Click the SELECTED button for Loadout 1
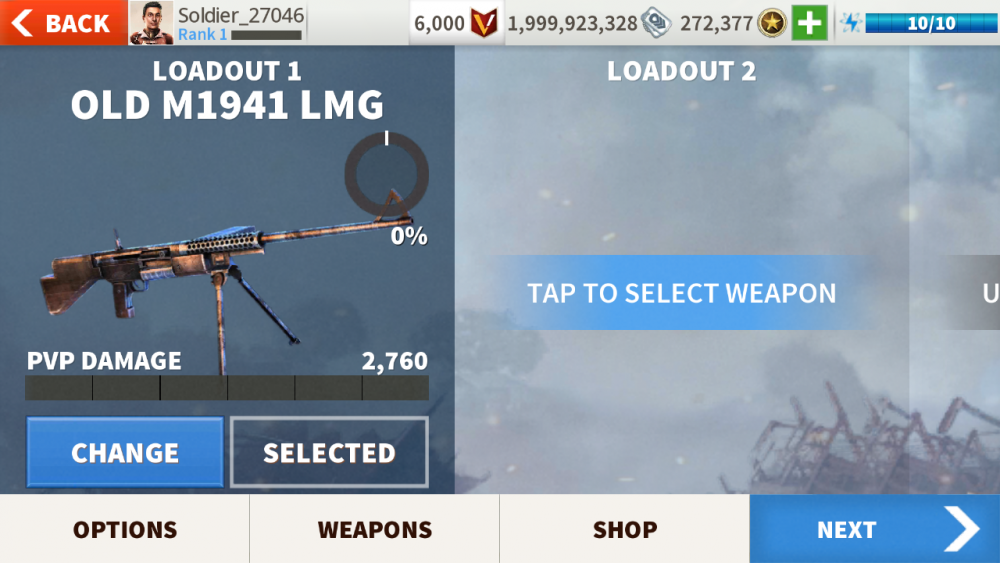 (x=329, y=452)
